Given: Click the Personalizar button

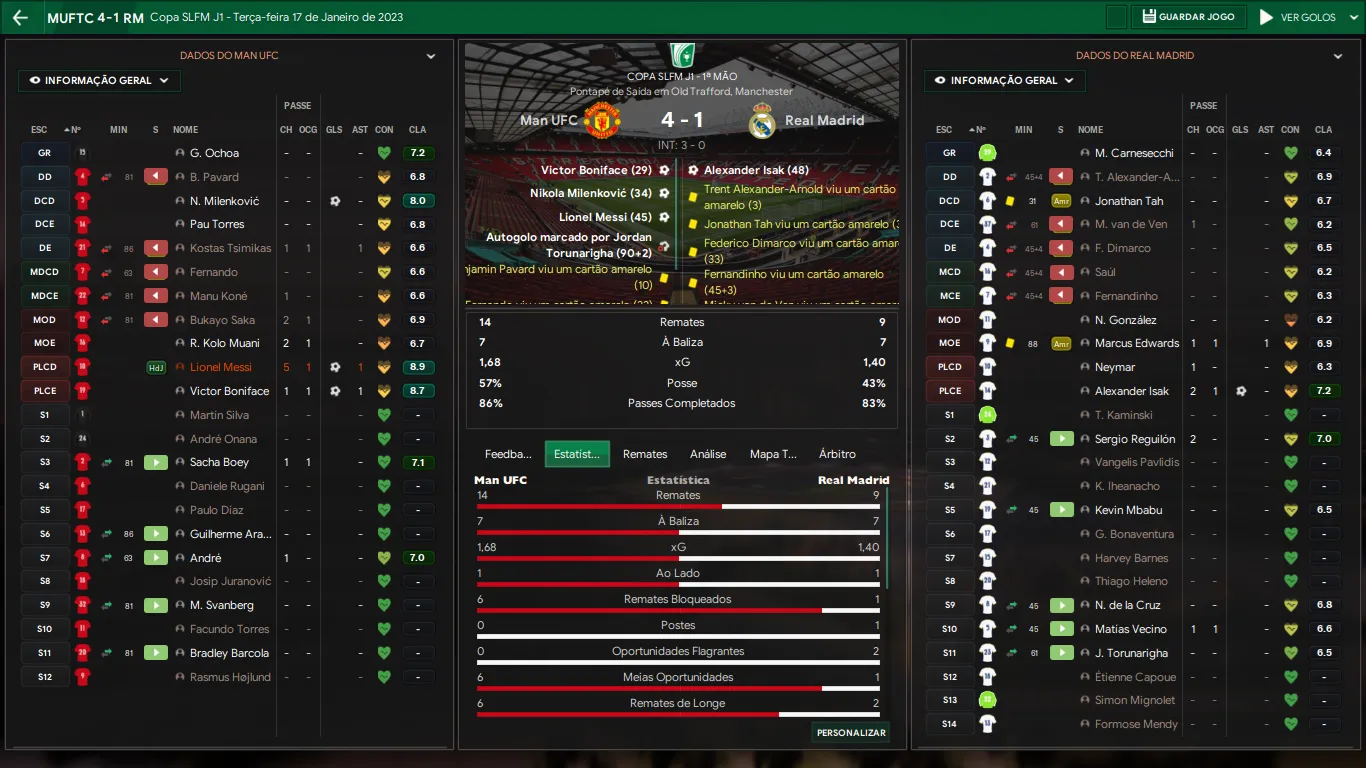Looking at the screenshot, I should point(851,733).
